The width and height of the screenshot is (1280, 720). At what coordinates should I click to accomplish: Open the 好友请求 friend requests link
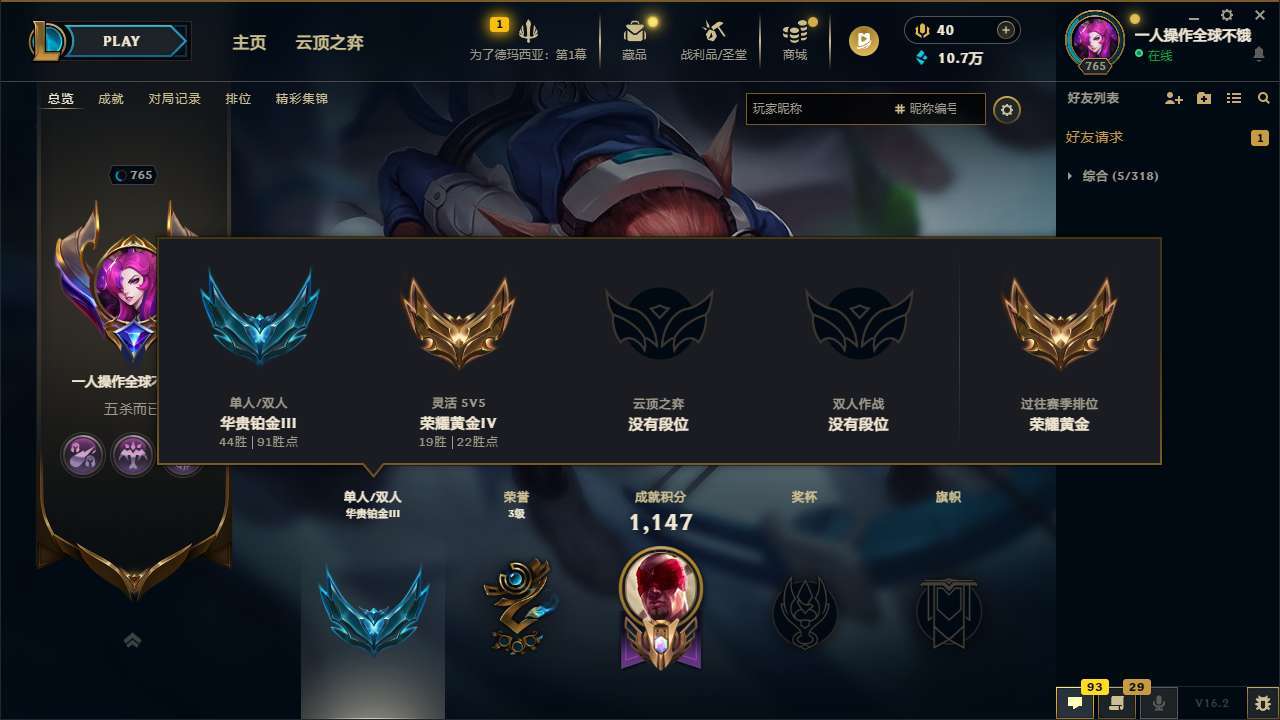(x=1094, y=138)
